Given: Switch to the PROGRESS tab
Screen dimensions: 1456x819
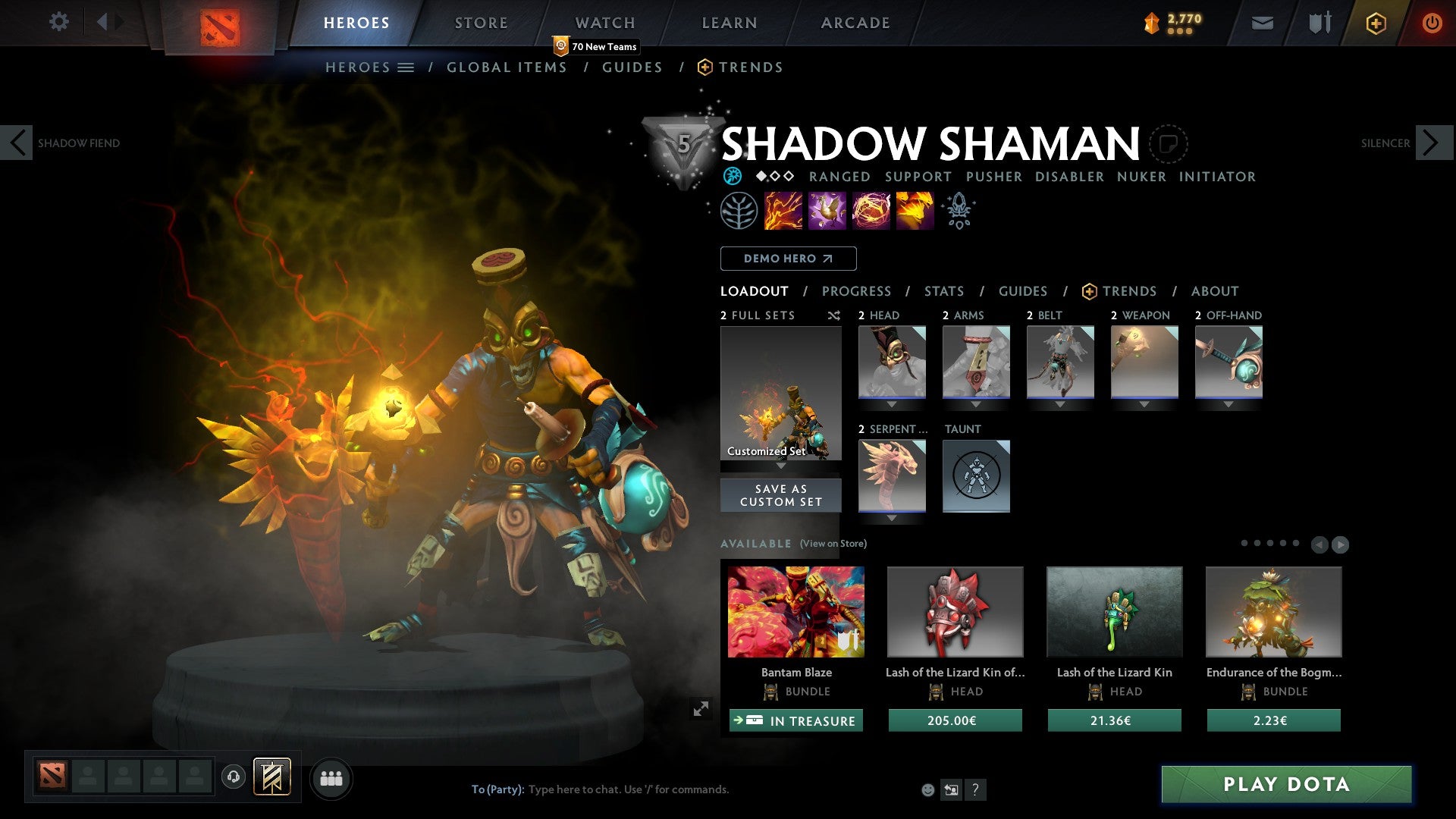Looking at the screenshot, I should 857,290.
